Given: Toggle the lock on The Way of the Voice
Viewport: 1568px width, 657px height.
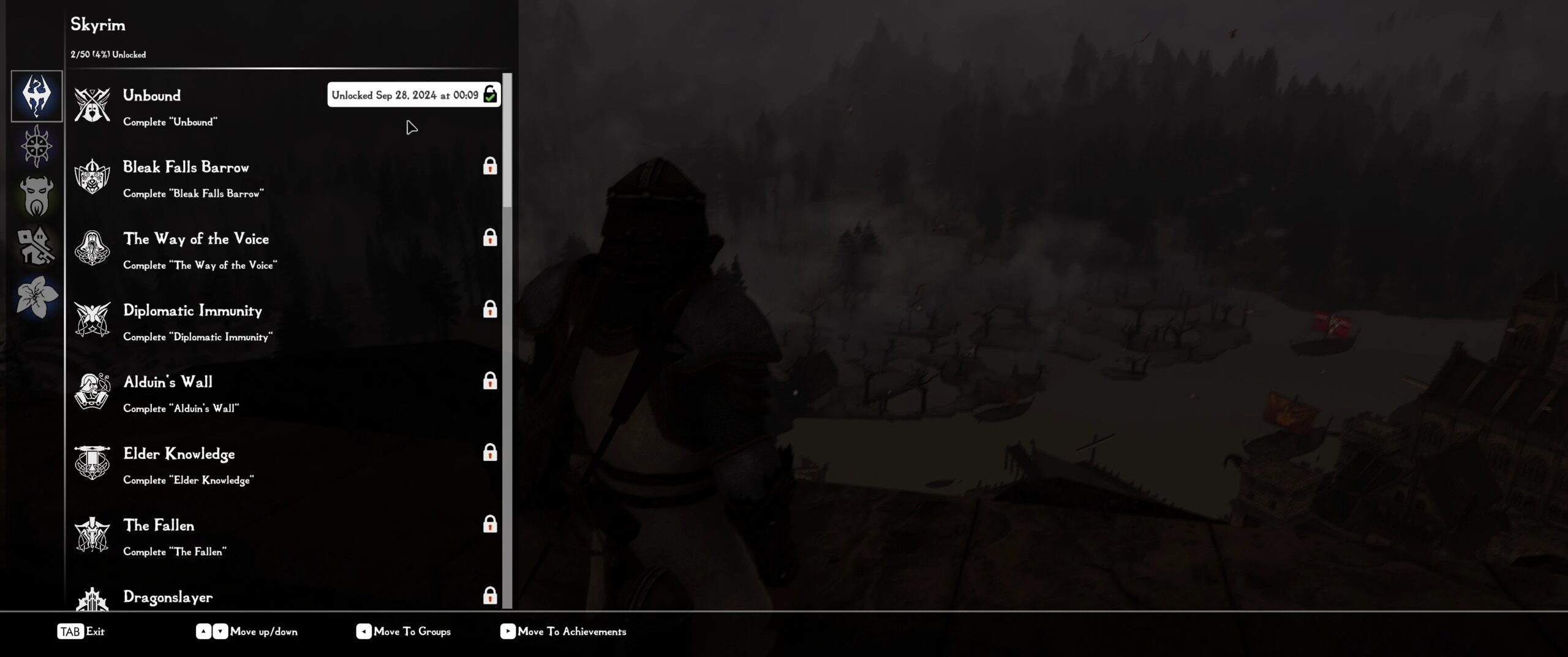Looking at the screenshot, I should click(x=489, y=238).
